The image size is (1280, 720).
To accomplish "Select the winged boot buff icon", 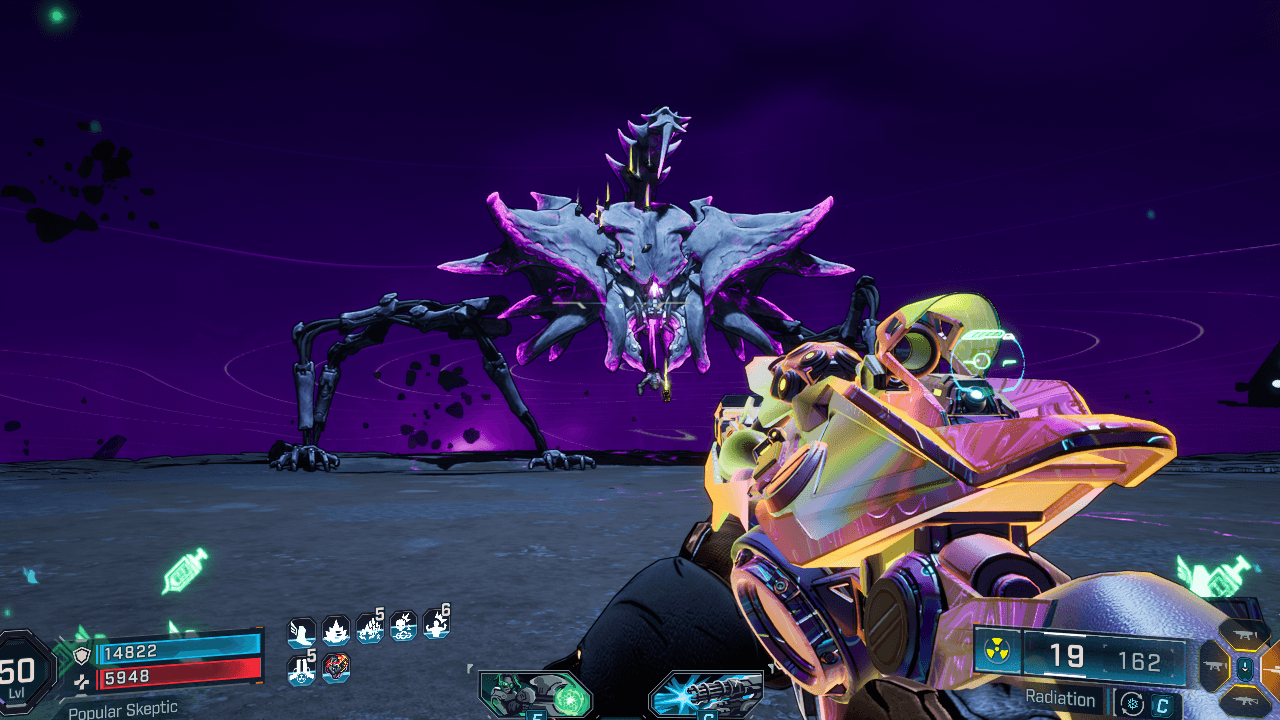I will (301, 631).
